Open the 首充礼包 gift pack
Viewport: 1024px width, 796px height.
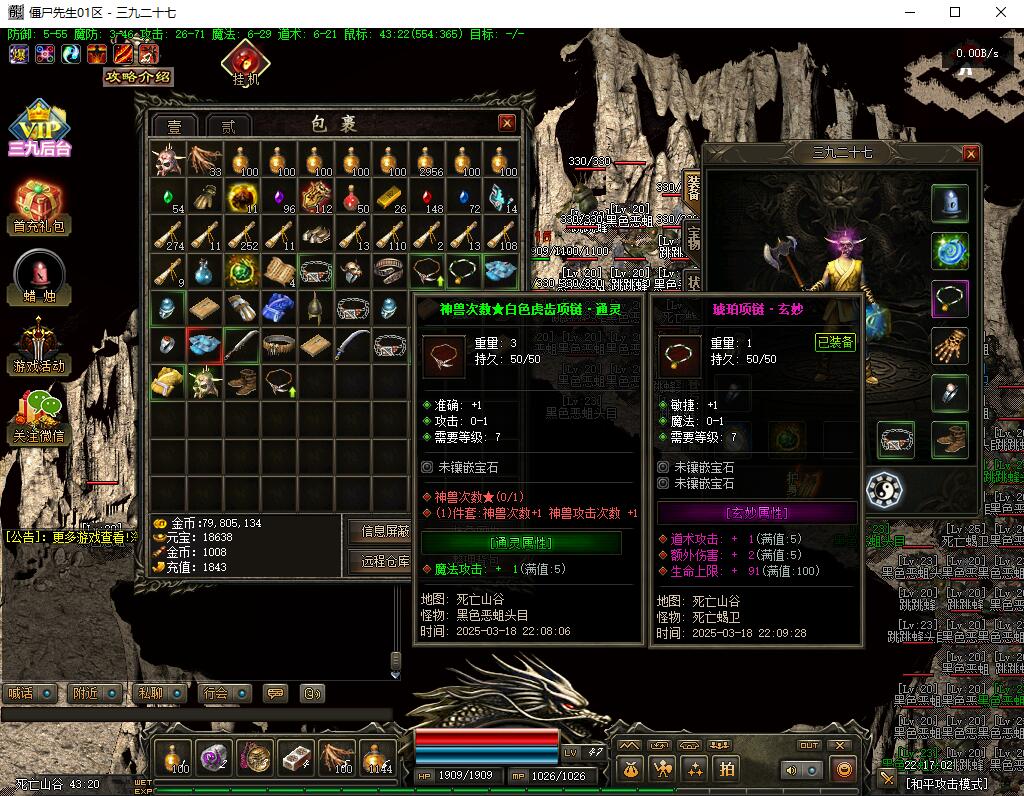[x=39, y=207]
